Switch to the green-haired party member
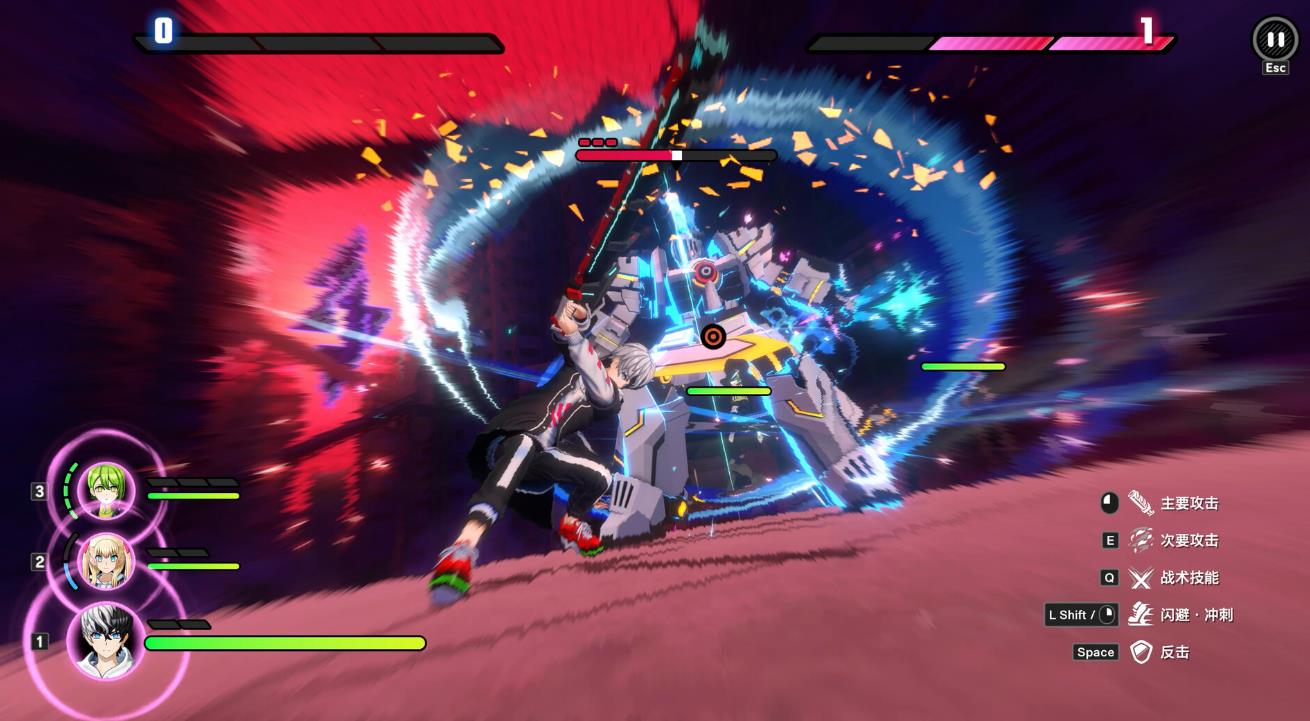This screenshot has height=721, width=1310. pyautogui.click(x=105, y=490)
